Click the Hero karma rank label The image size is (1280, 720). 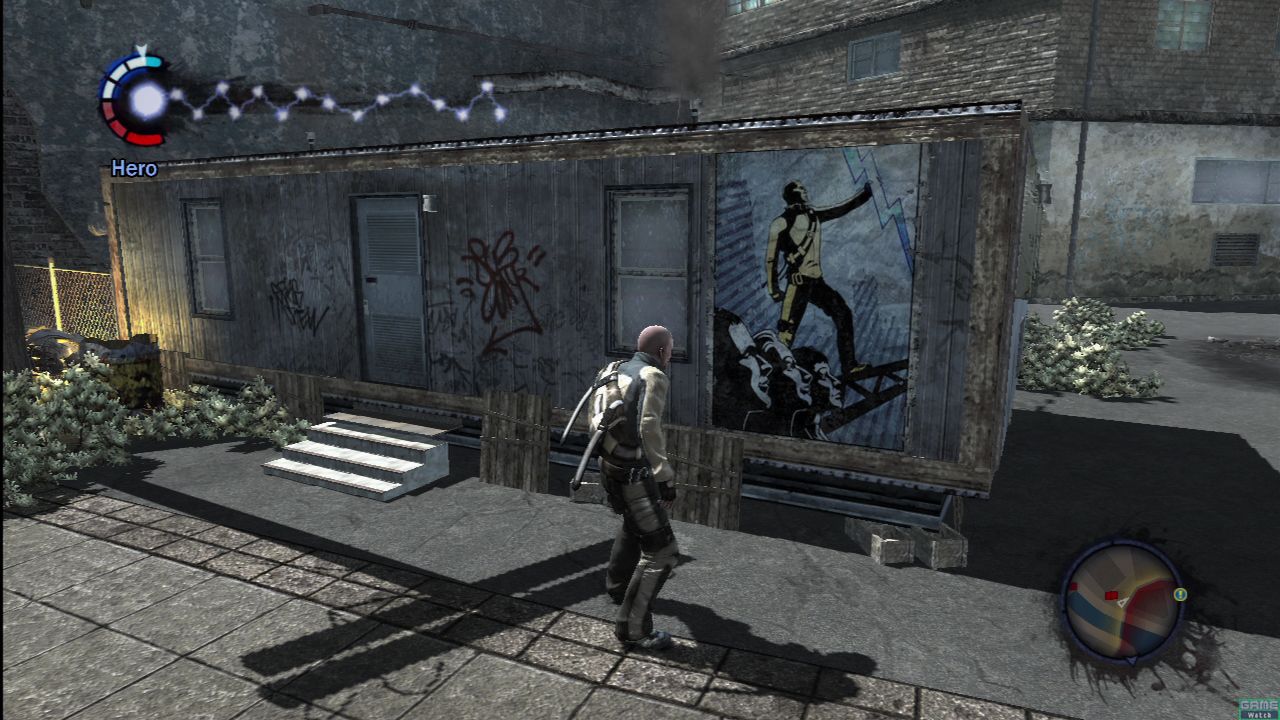pyautogui.click(x=134, y=168)
